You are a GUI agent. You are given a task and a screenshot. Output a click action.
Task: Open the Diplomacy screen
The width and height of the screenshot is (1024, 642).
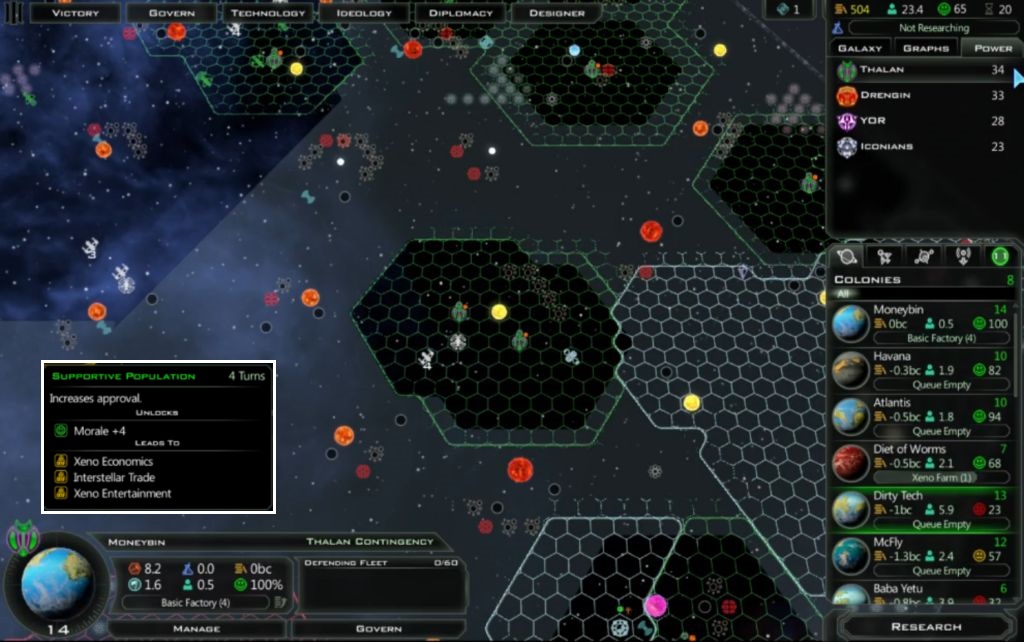tap(460, 13)
